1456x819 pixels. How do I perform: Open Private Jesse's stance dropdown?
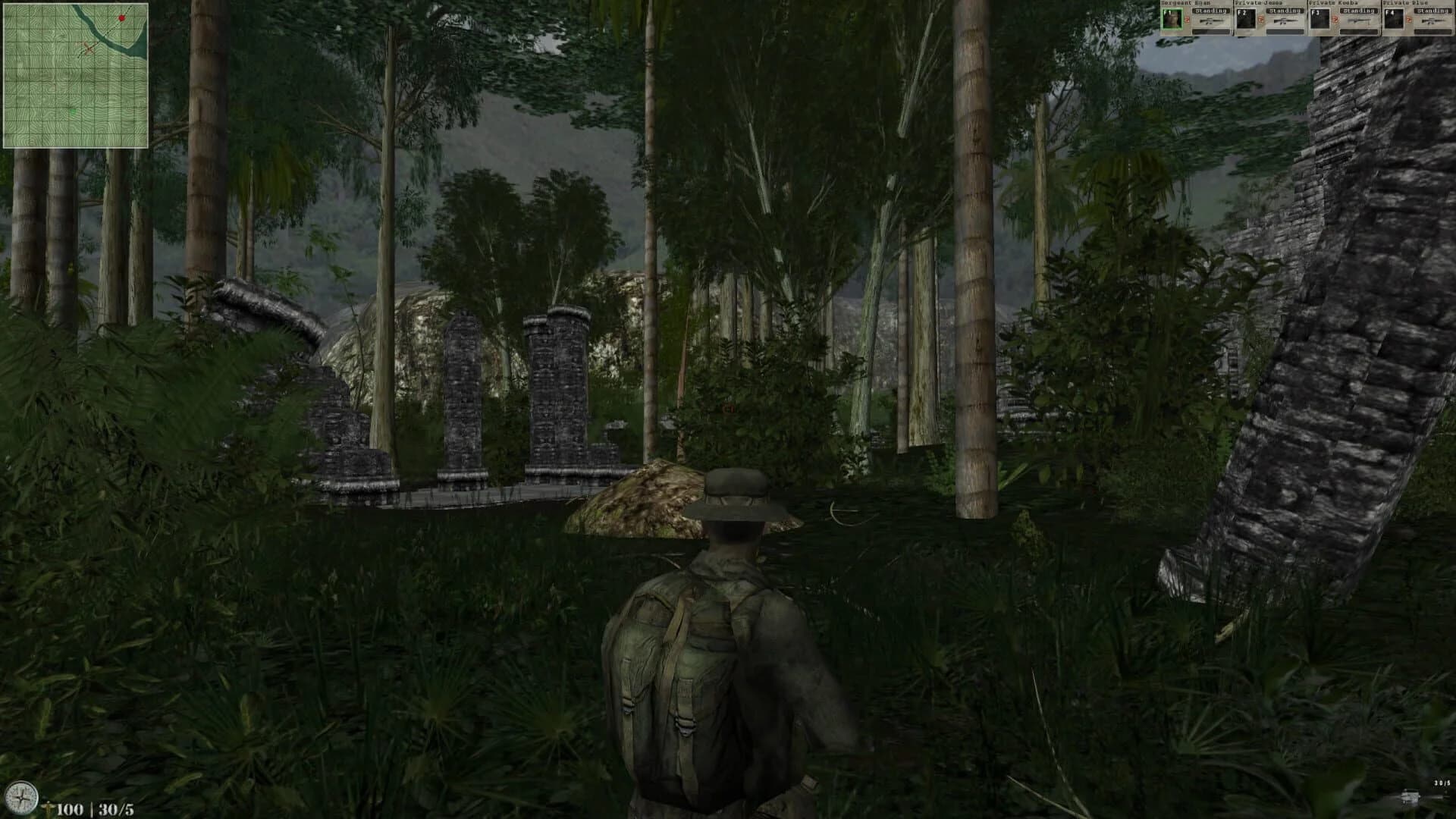[x=1286, y=11]
